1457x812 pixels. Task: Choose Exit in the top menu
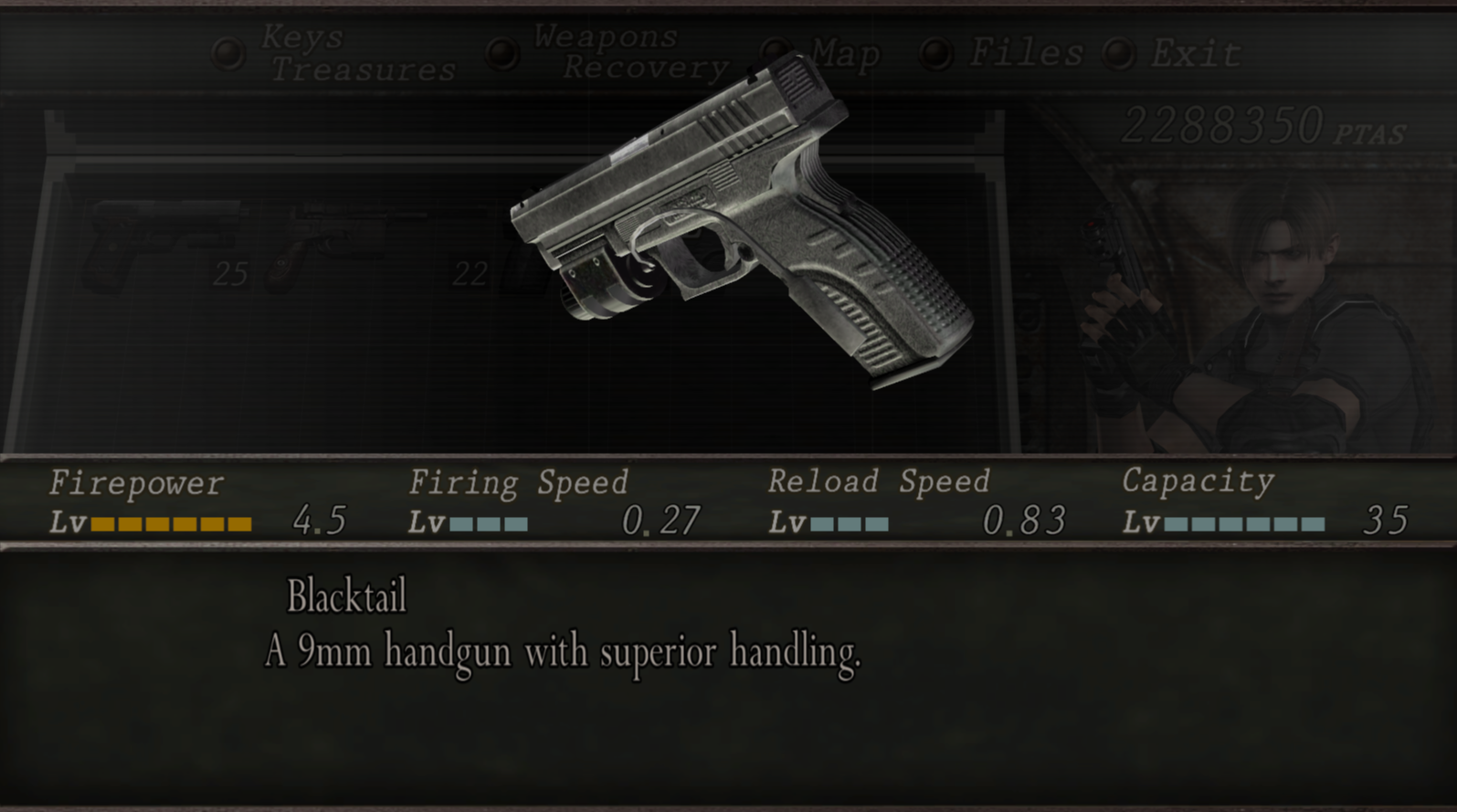(x=1195, y=54)
